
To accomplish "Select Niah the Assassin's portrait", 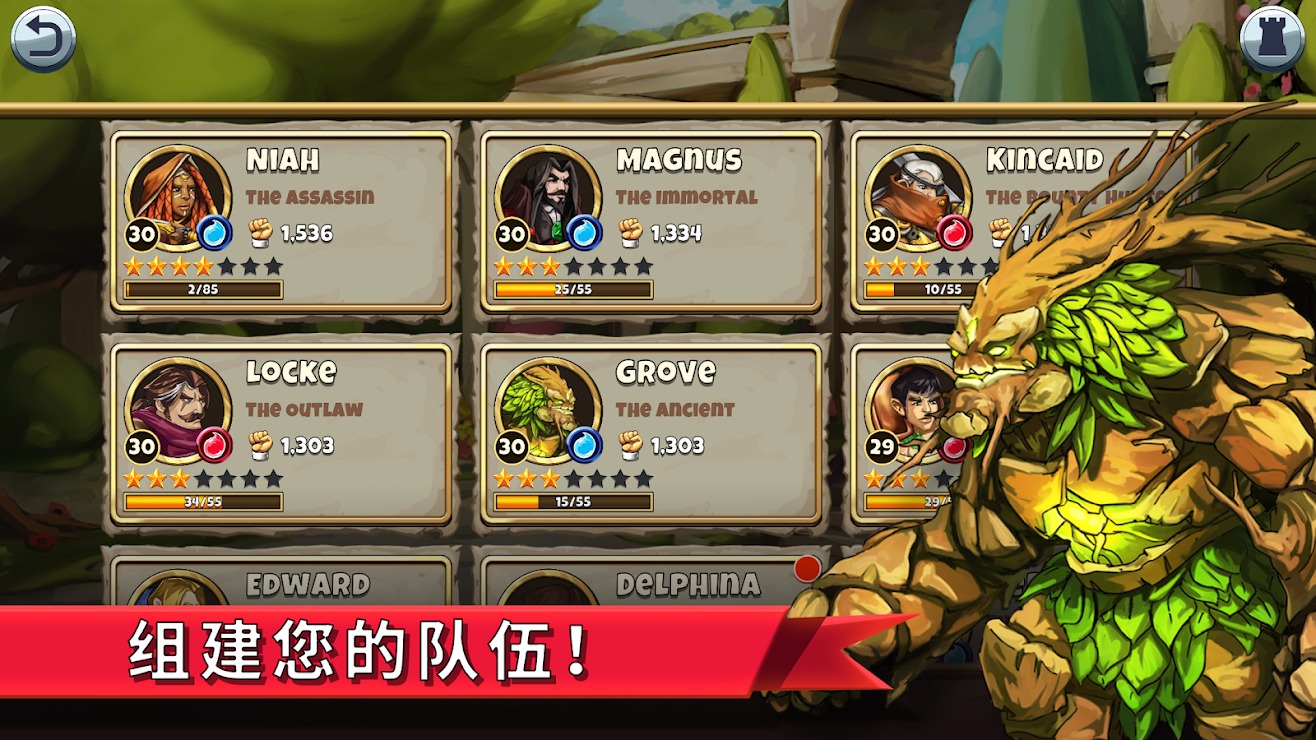I will [177, 196].
